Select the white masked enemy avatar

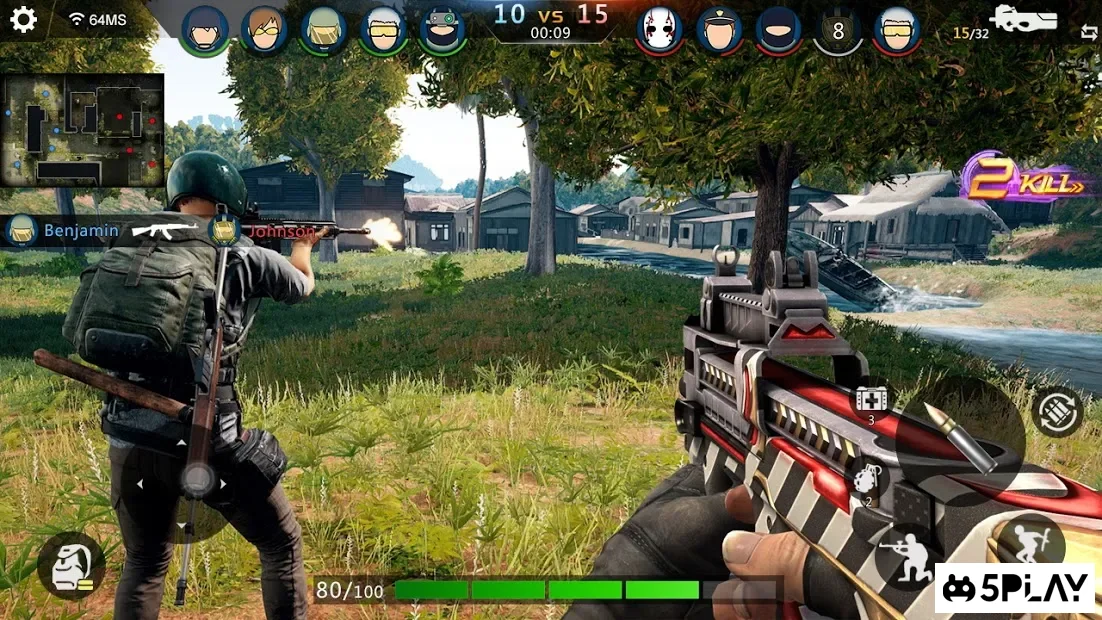pos(660,30)
